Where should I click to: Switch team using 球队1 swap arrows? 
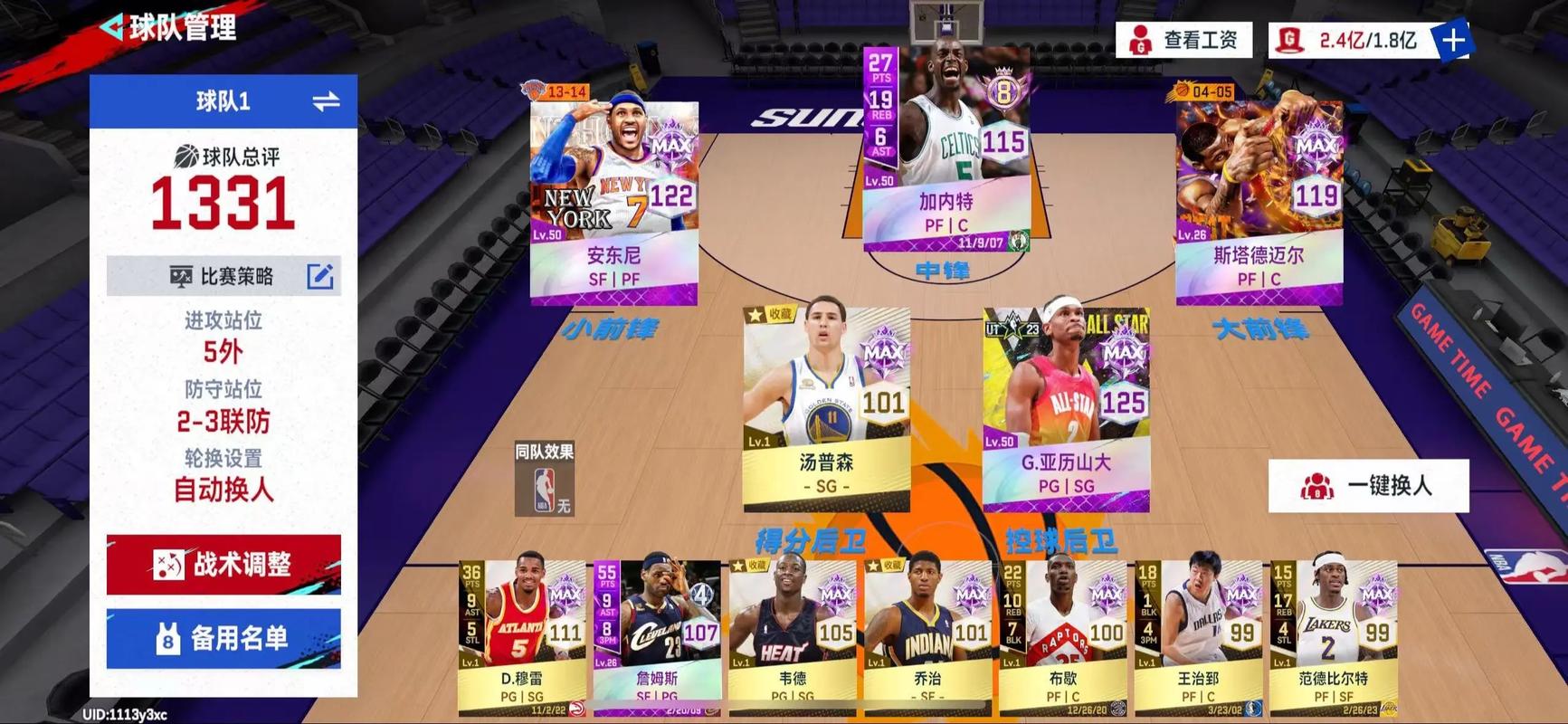pos(326,101)
